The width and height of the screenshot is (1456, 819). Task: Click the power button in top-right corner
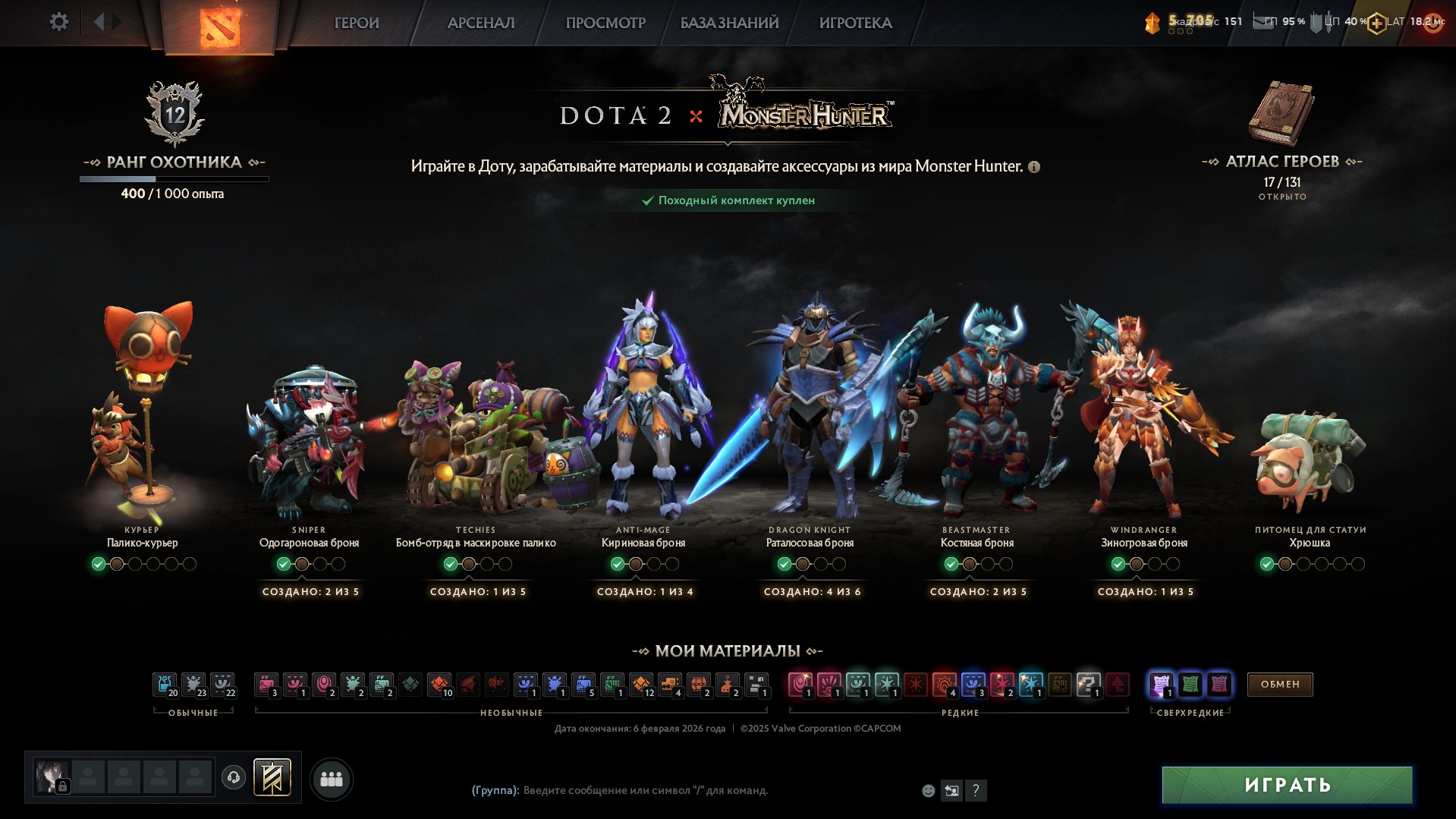[1436, 23]
